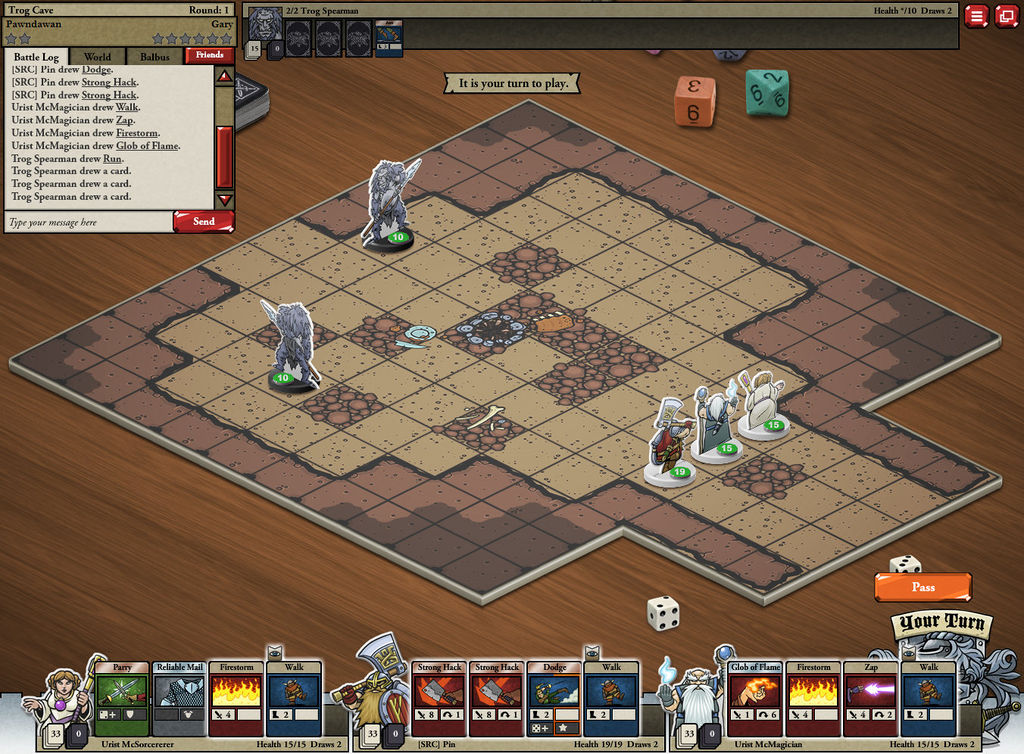Show the Friends list
Screen dimensions: 1024x754
point(209,56)
